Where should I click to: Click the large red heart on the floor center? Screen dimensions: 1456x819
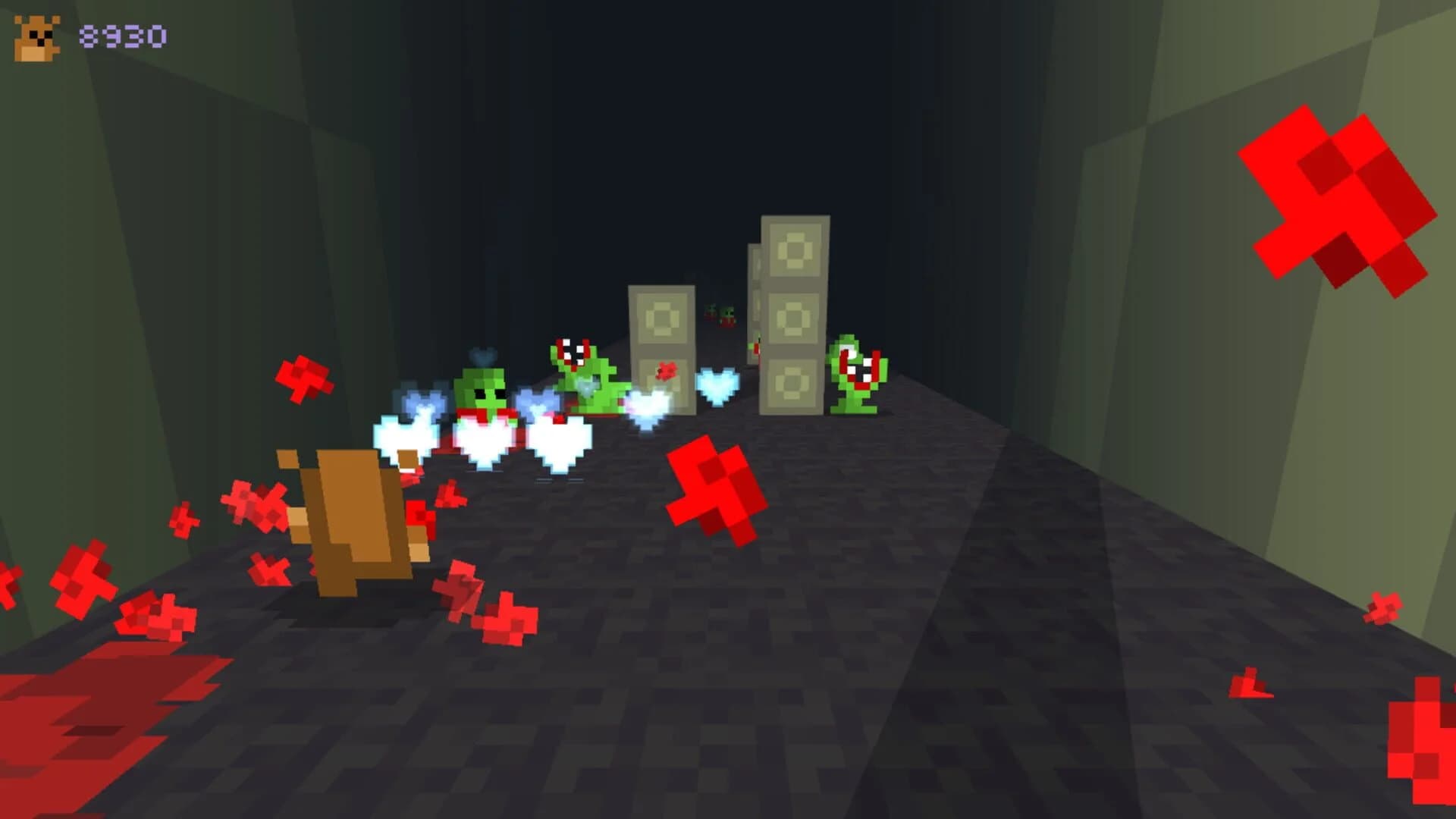click(x=711, y=485)
